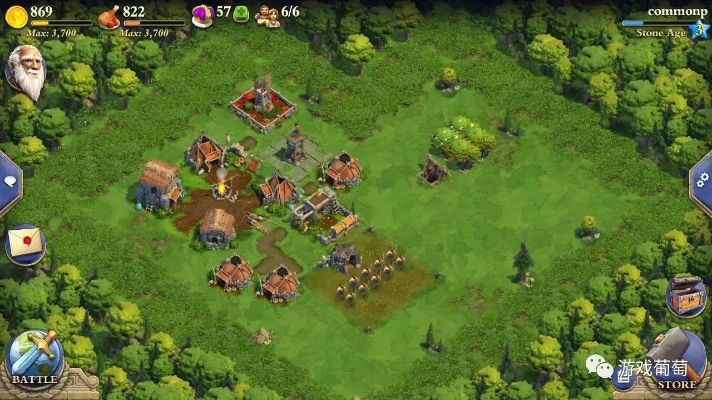Talk to the bearded advisor portrait

click(x=27, y=72)
